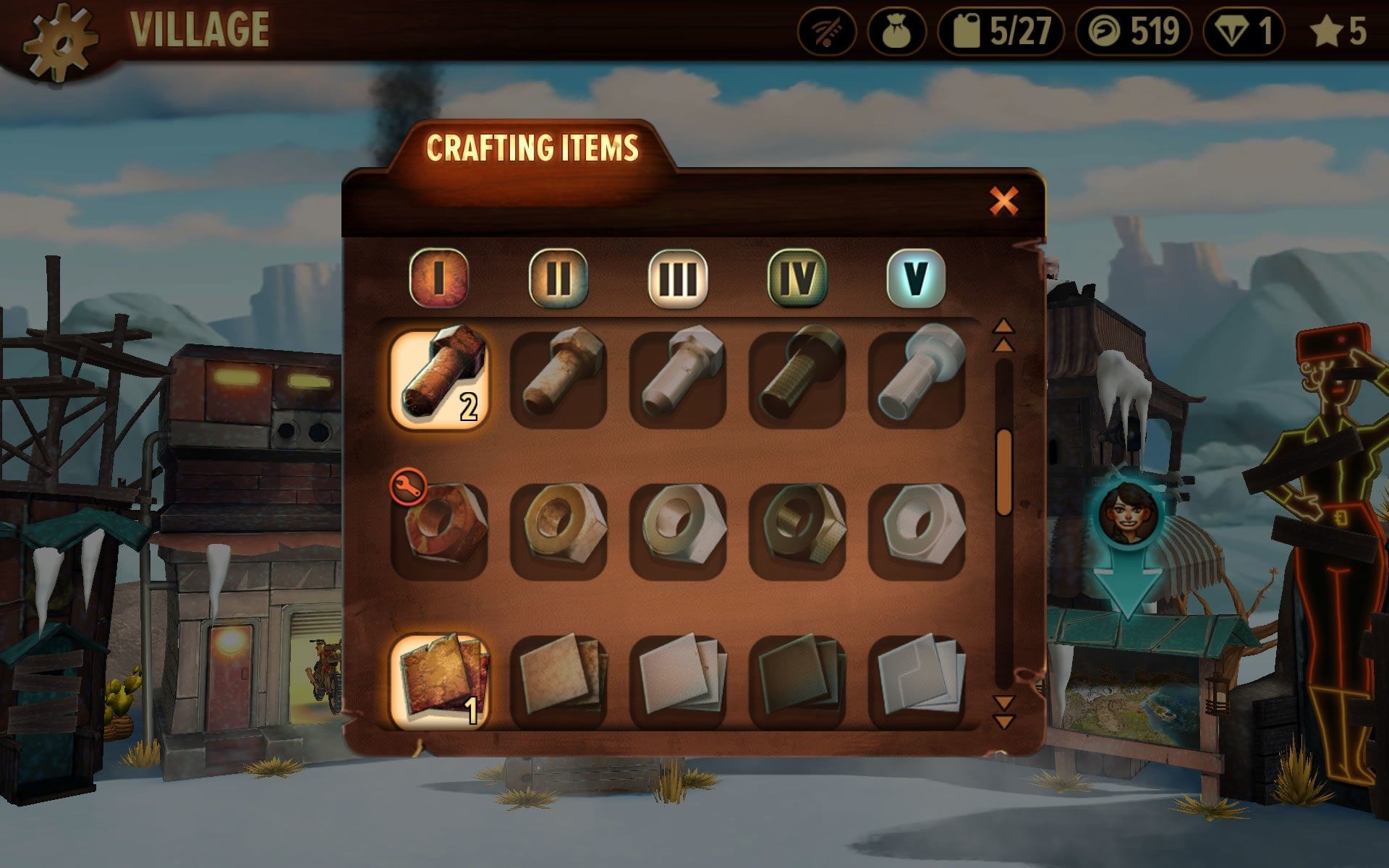Show the tier V tab
Viewport: 1389px width, 868px height.
915,278
